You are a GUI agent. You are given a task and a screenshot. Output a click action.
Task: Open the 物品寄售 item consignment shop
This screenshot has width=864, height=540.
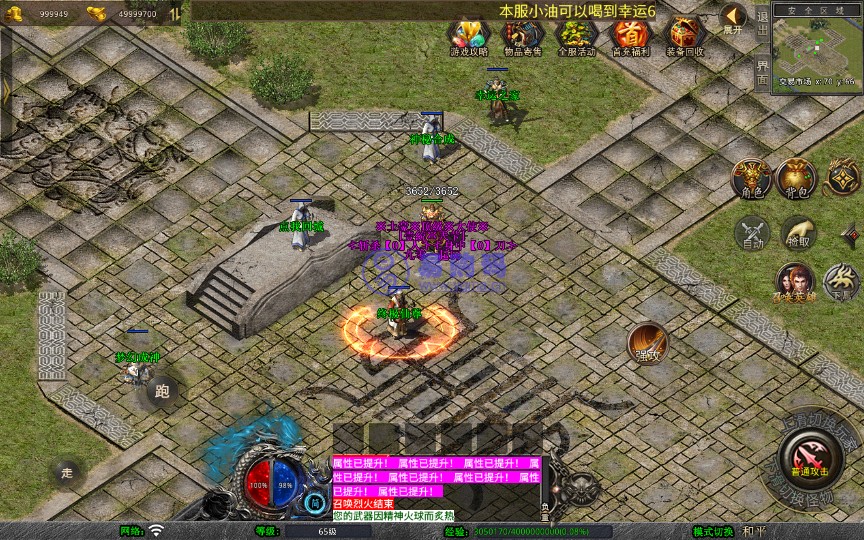[520, 38]
